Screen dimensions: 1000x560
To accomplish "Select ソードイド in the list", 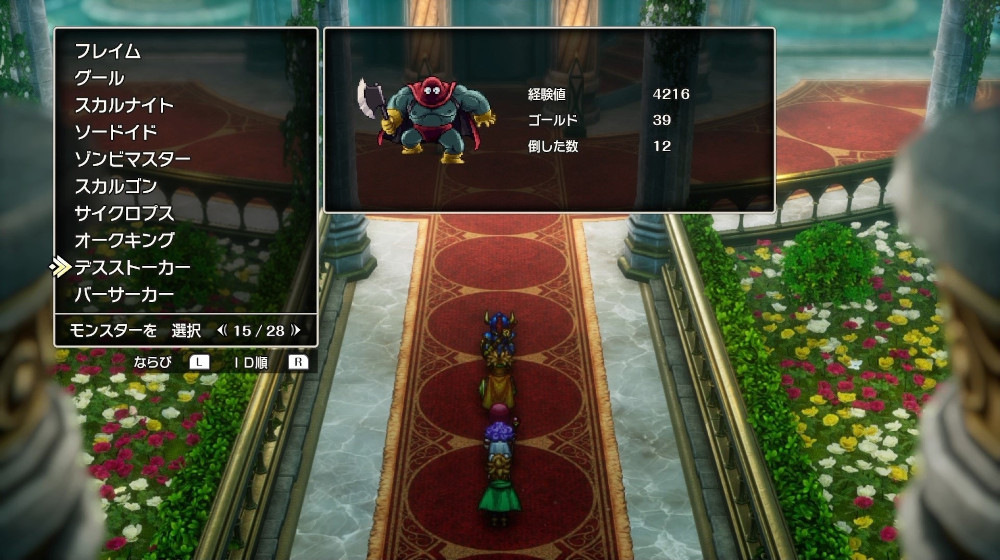I will (x=116, y=132).
